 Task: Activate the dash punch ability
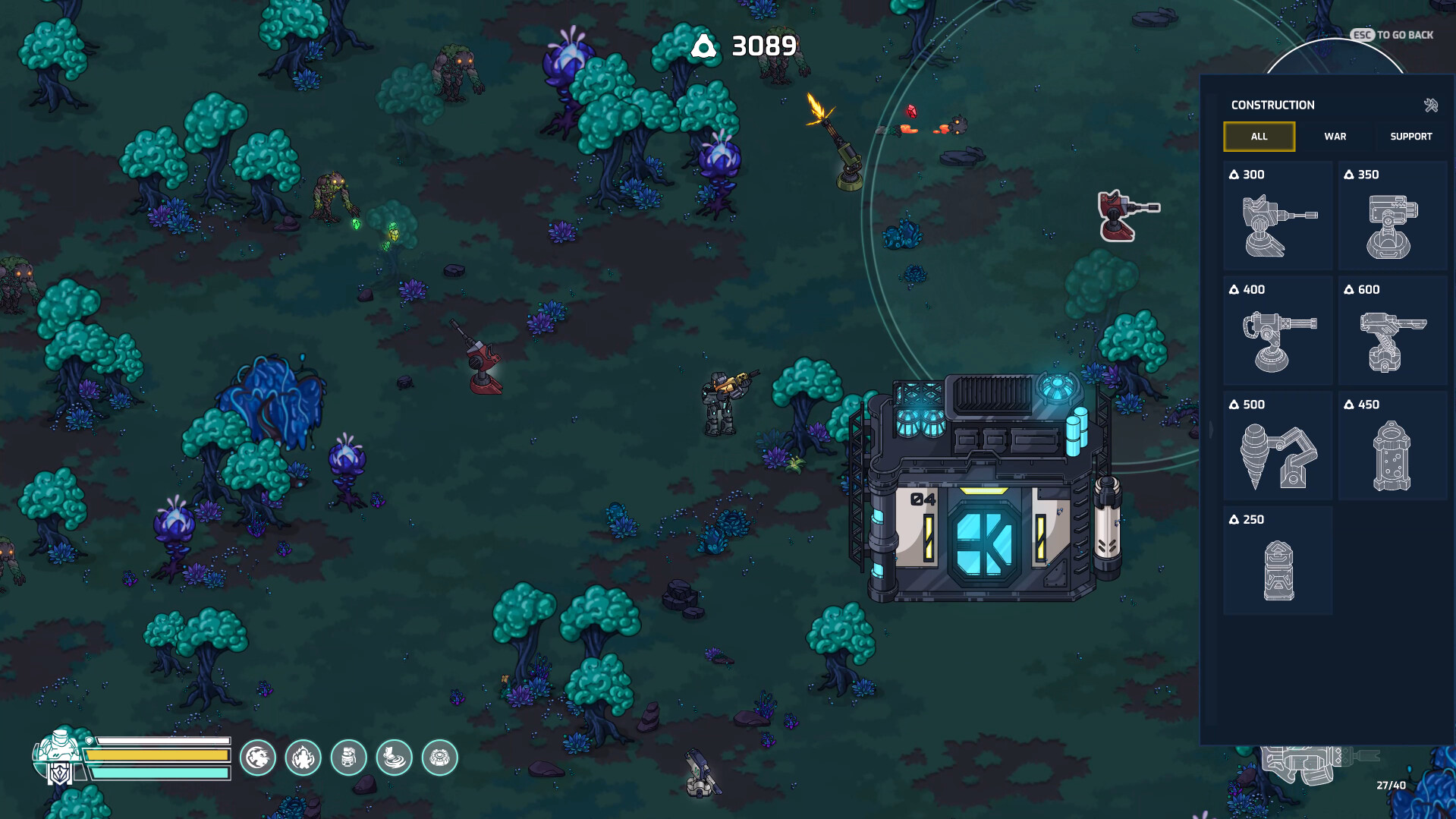click(258, 758)
